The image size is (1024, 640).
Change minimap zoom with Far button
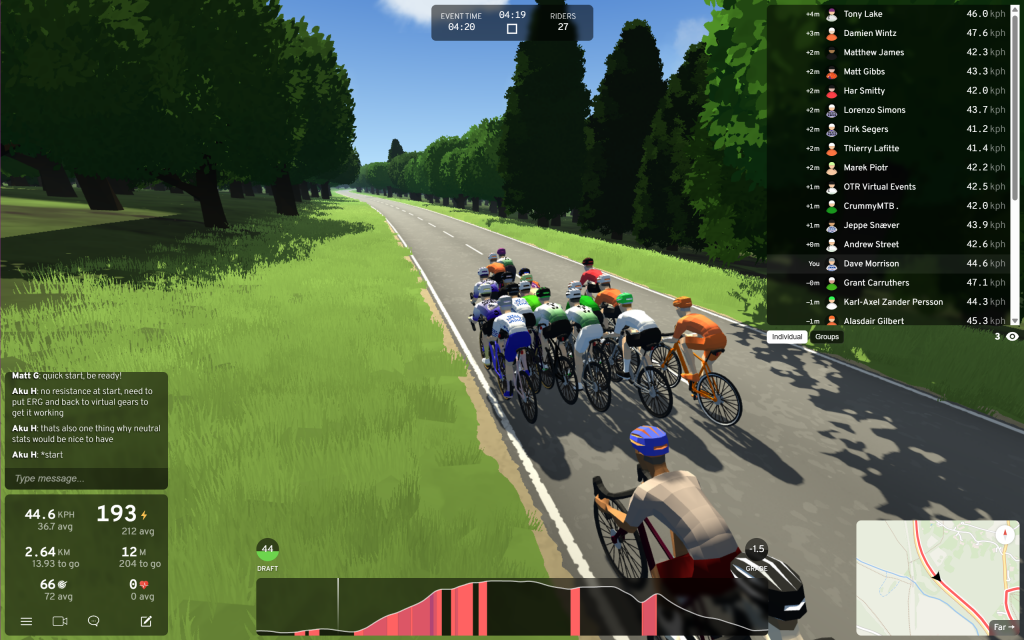(1003, 627)
